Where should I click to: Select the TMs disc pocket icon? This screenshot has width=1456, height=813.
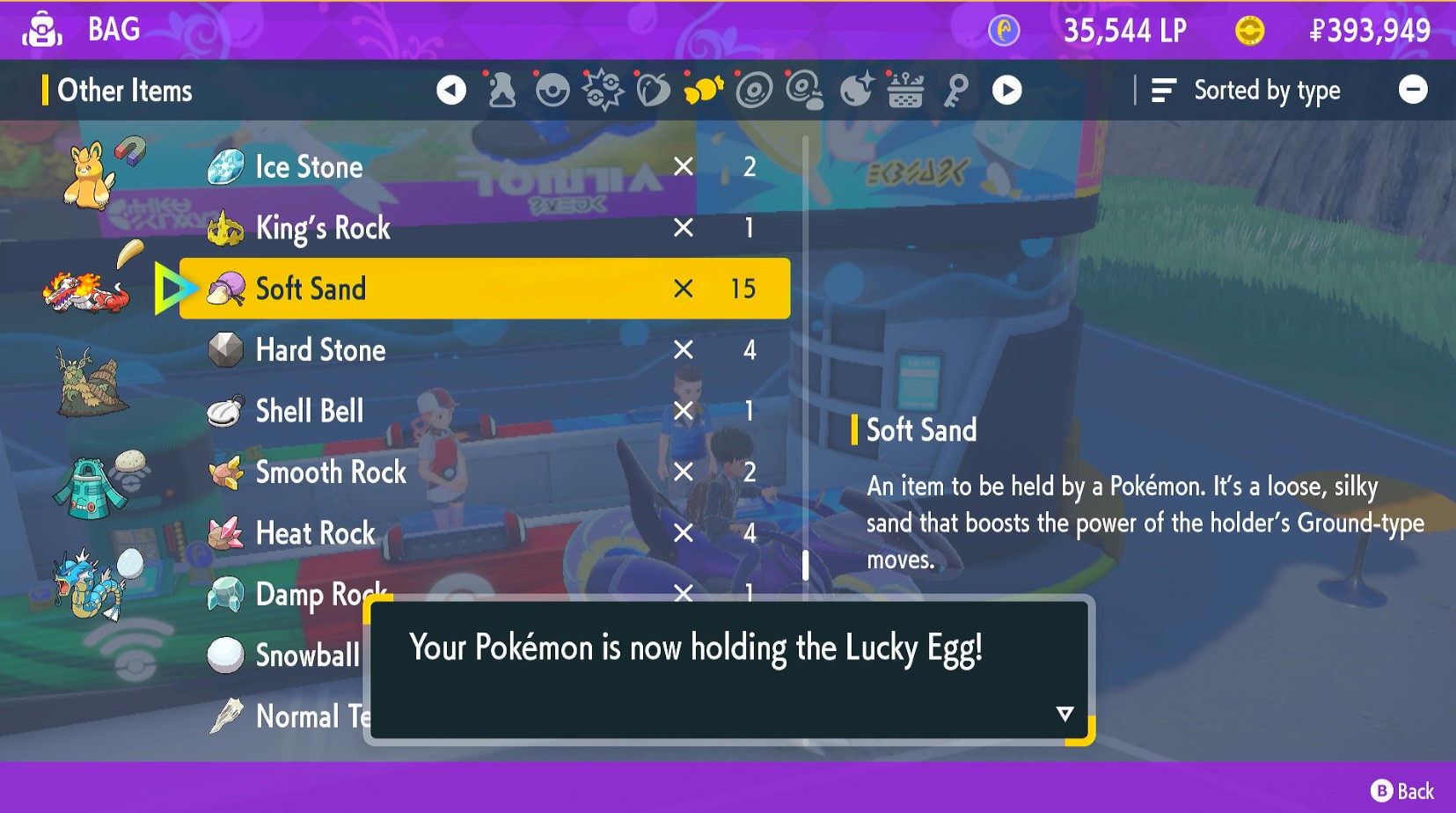754,89
